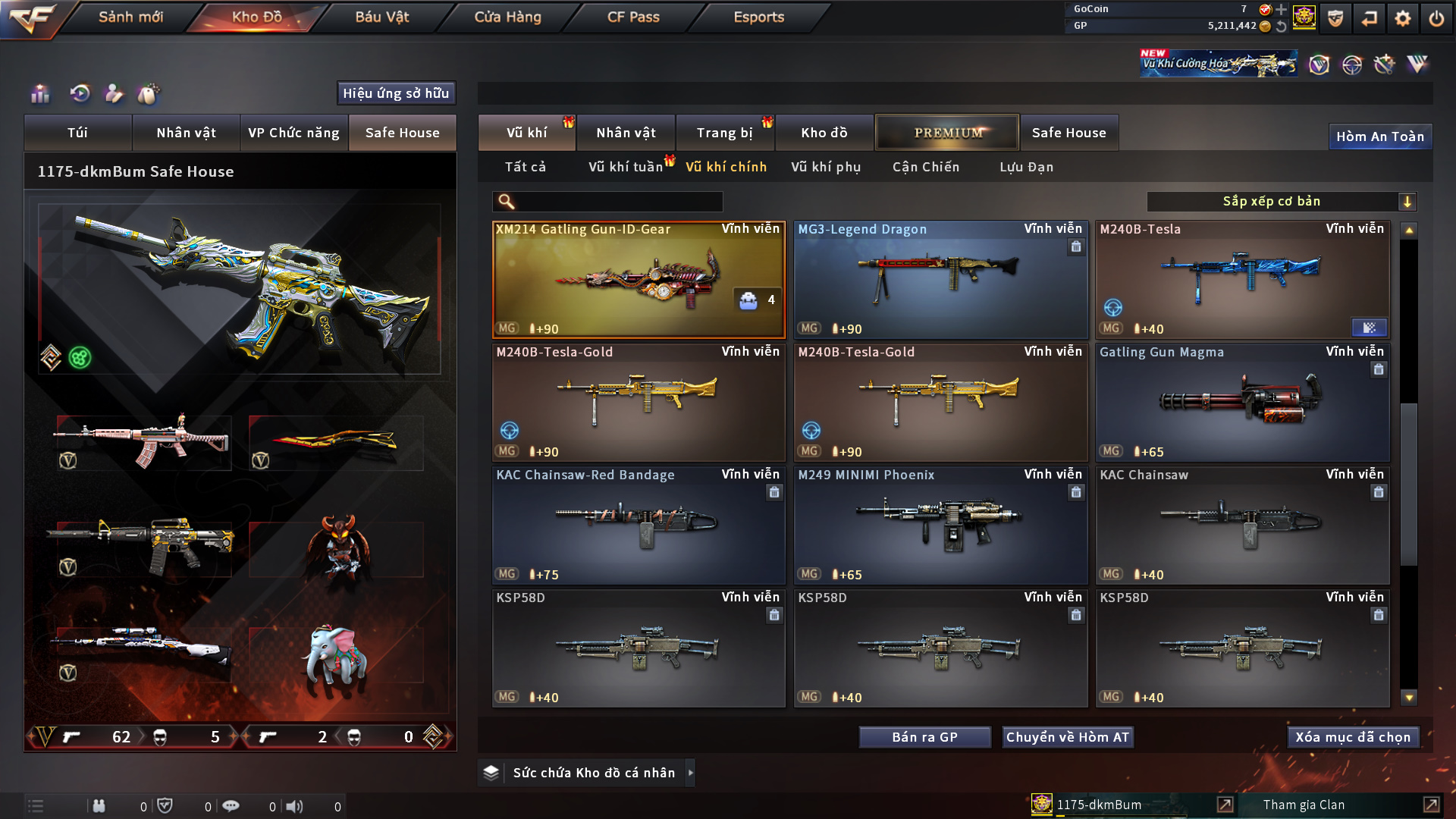Open the gear settings icon
The height and width of the screenshot is (819, 1456).
(x=1402, y=18)
